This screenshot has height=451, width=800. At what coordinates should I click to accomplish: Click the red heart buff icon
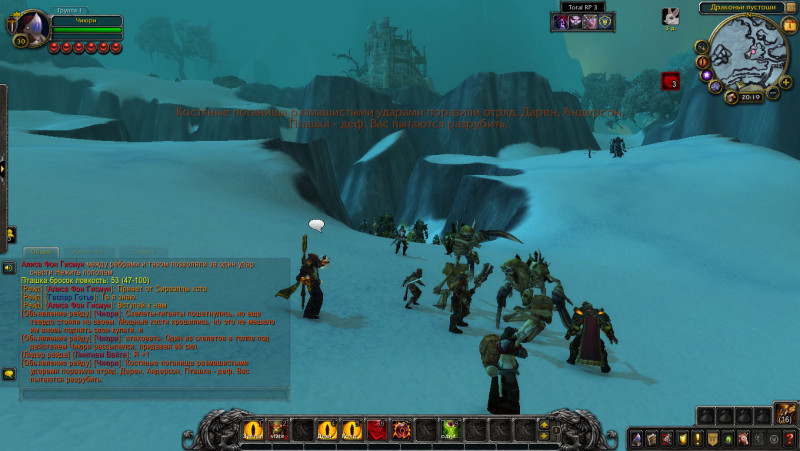point(670,81)
